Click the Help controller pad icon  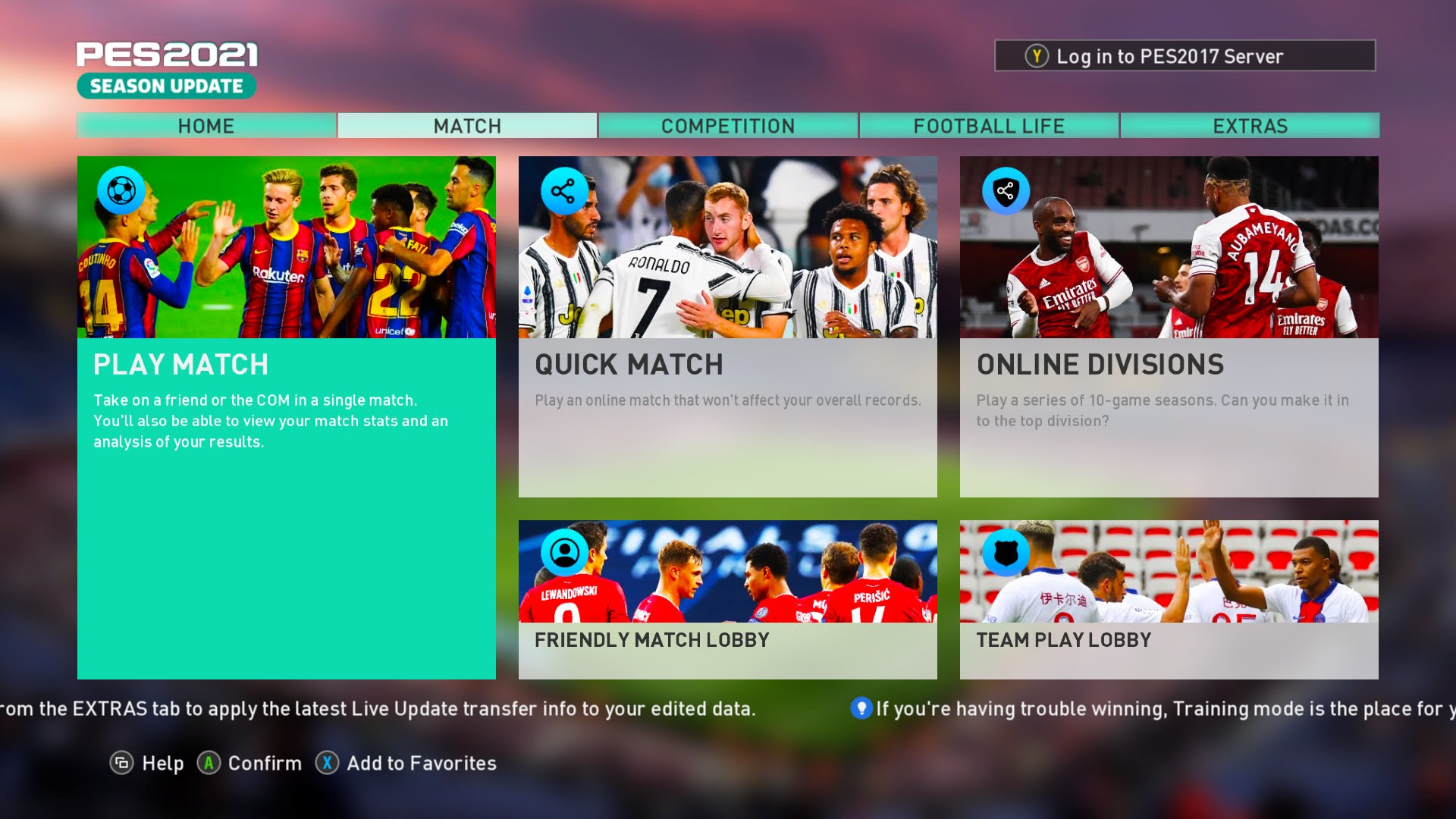(122, 764)
